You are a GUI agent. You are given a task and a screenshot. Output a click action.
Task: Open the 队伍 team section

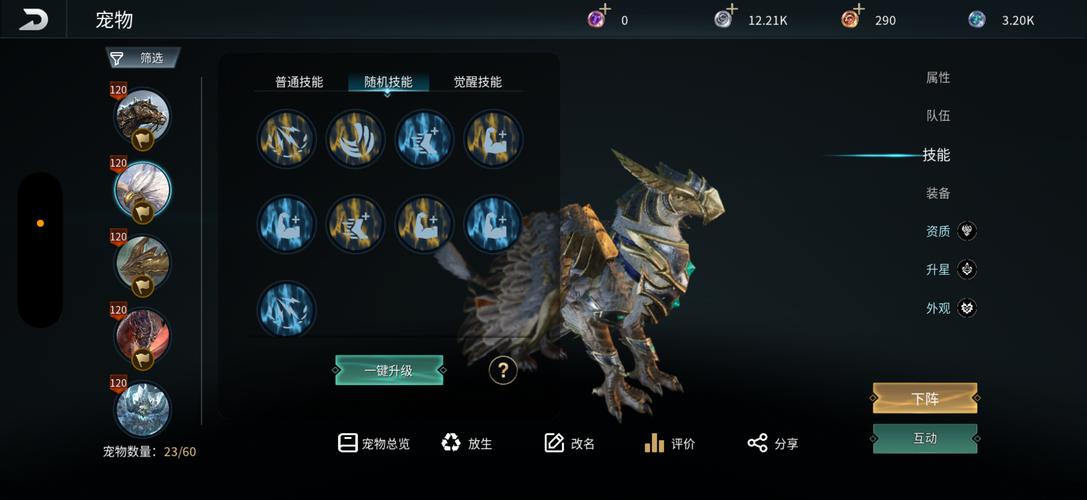[937, 116]
